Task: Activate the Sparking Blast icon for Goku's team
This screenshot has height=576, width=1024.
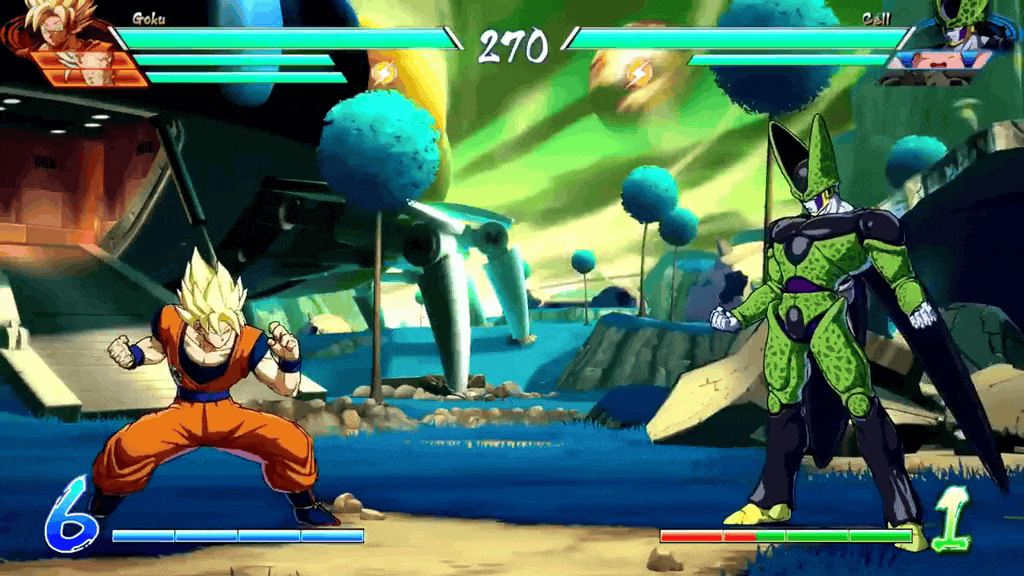Action: (383, 73)
